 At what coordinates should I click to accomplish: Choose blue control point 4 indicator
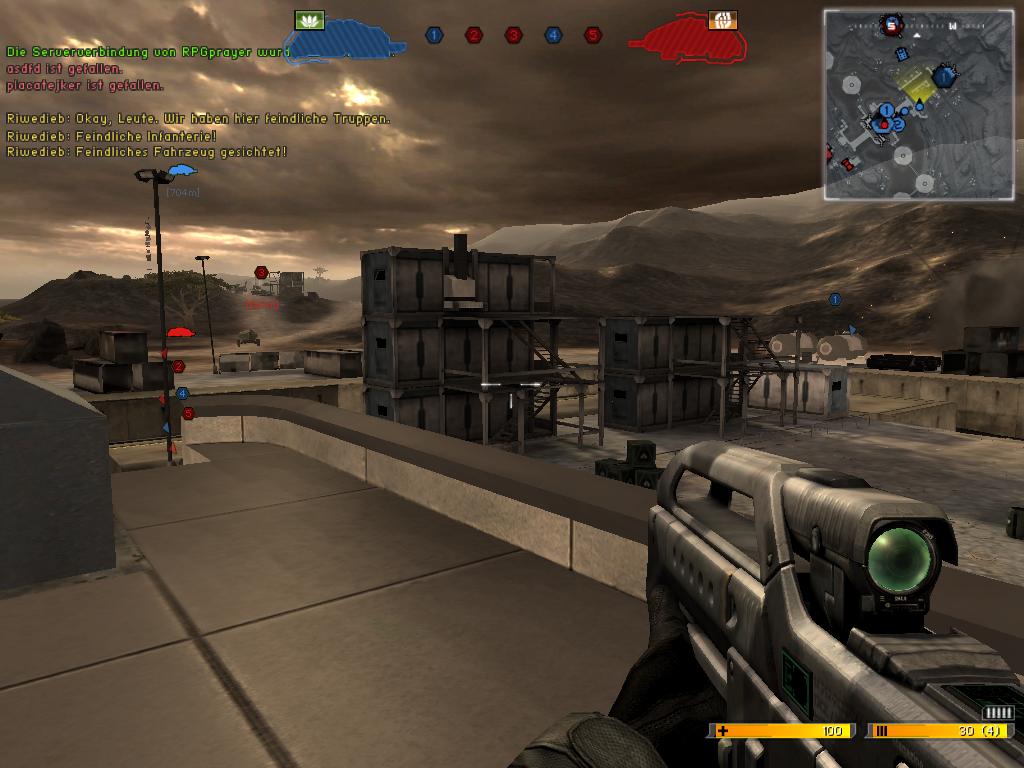[x=553, y=35]
